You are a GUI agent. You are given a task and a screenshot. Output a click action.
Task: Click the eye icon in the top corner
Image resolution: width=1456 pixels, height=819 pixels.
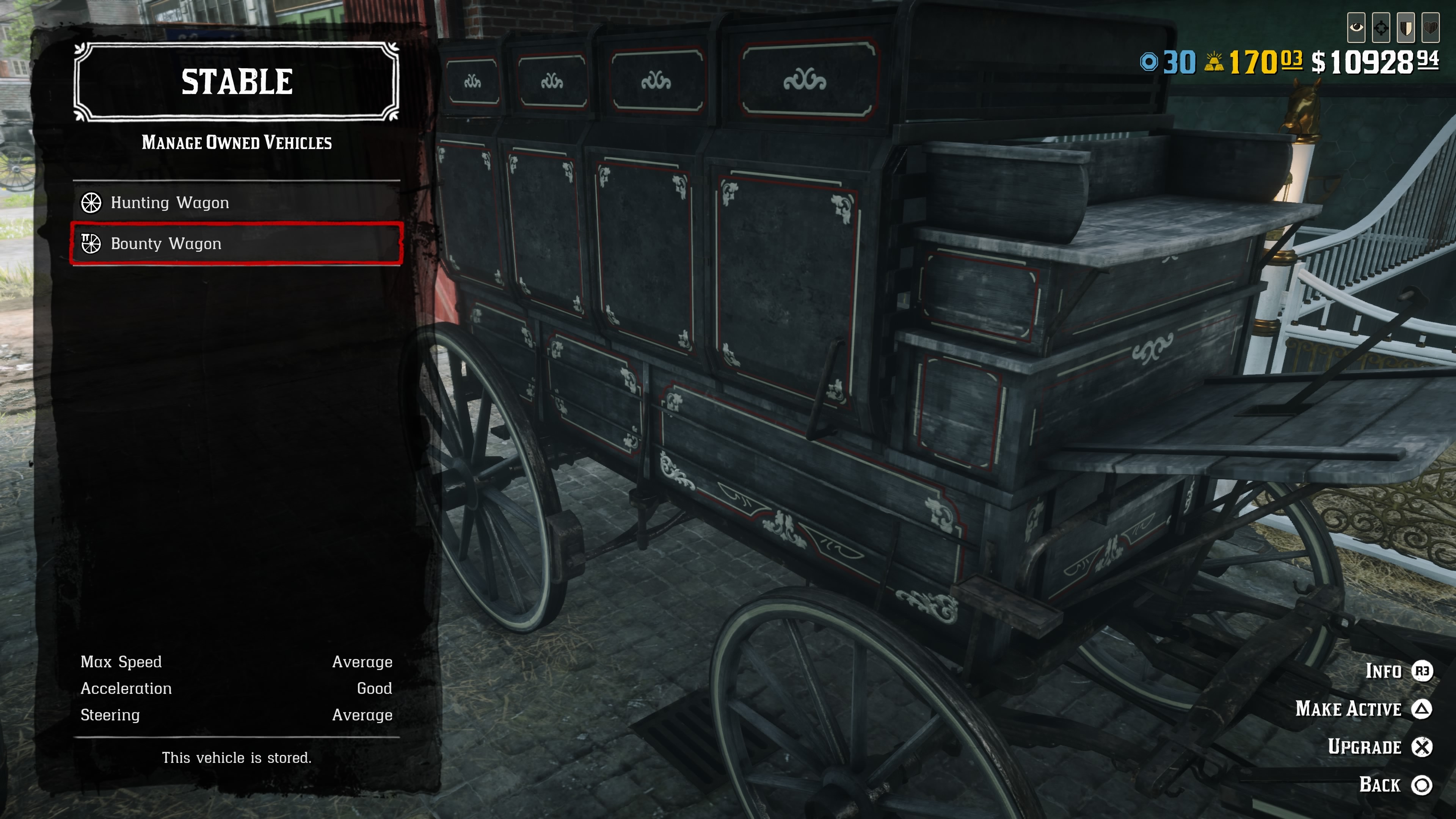[1356, 28]
